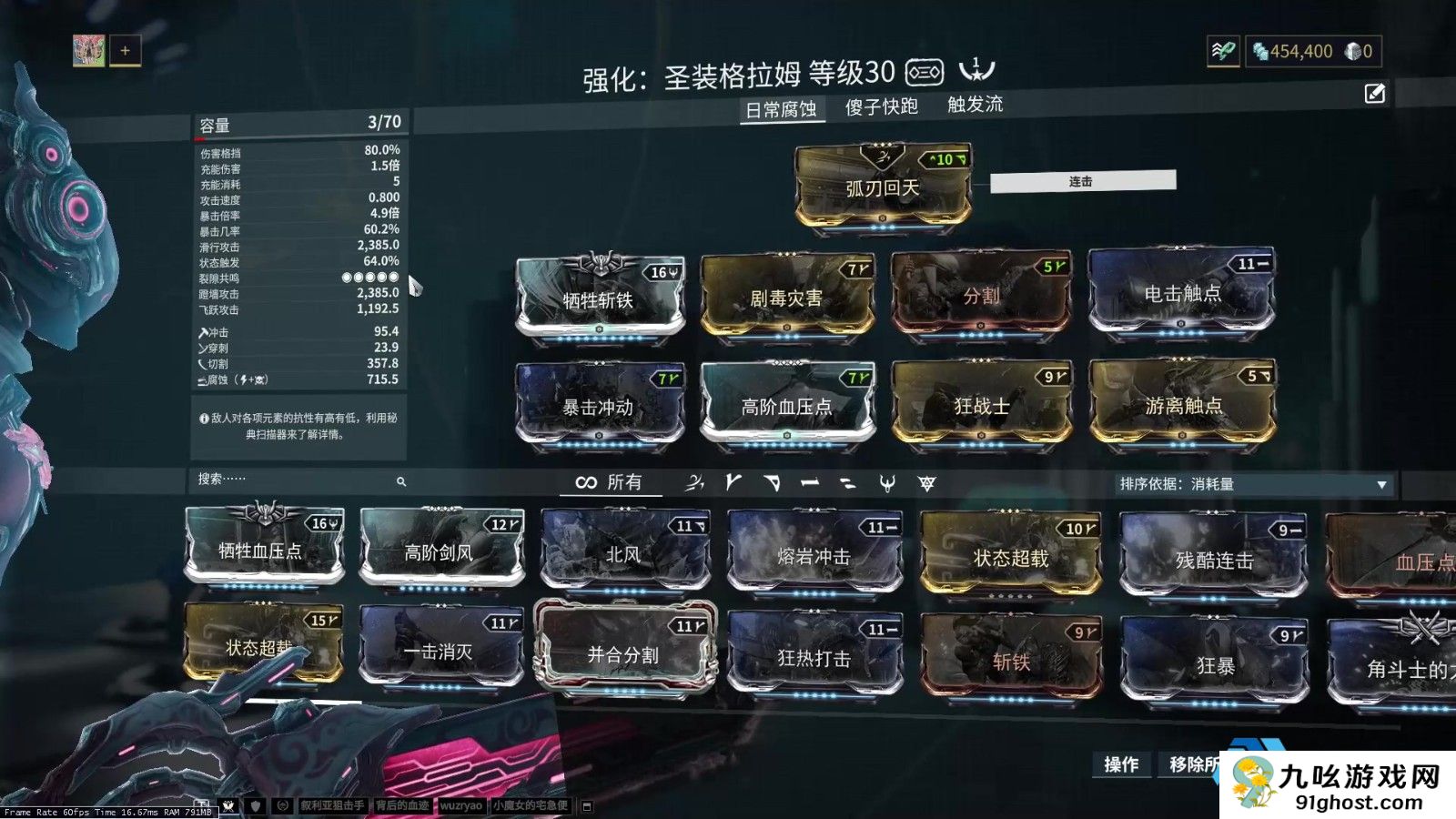Expand the loadout slot with plus button
1456x819 pixels.
pos(125,50)
